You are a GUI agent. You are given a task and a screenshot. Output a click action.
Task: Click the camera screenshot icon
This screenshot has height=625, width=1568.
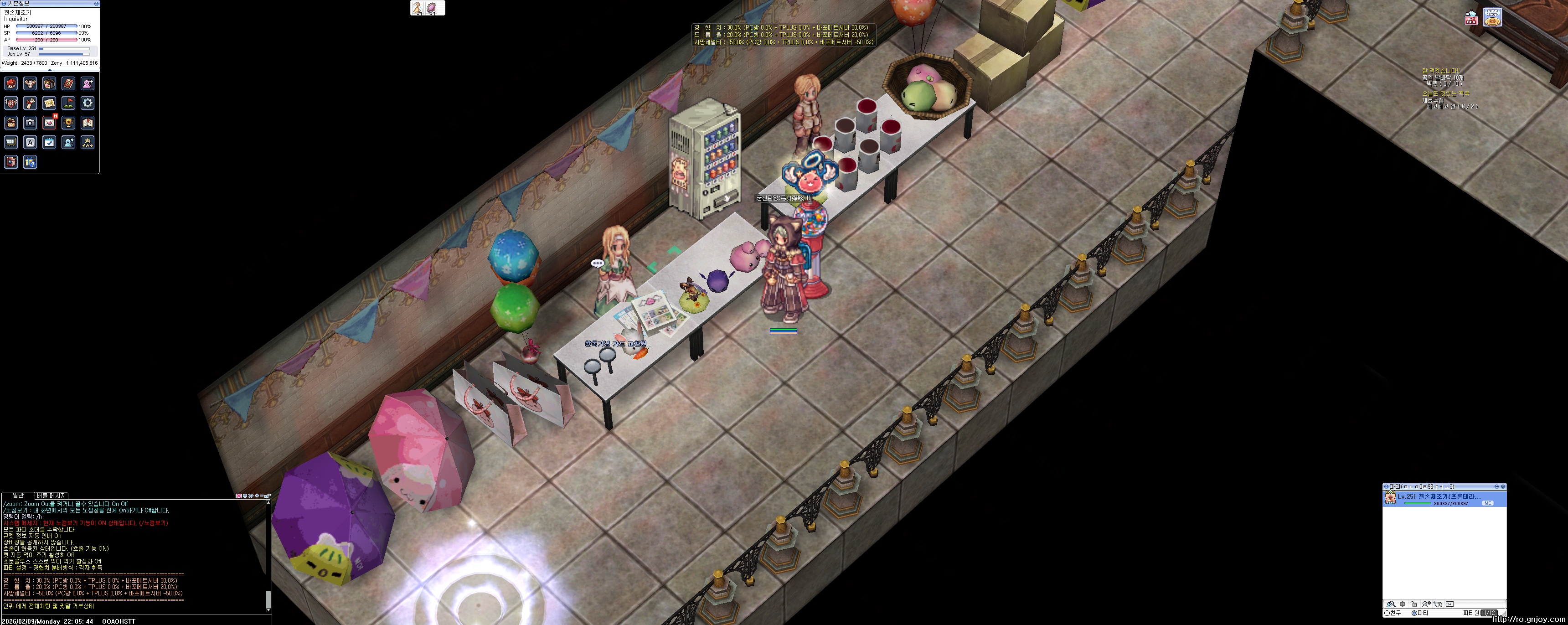30,123
